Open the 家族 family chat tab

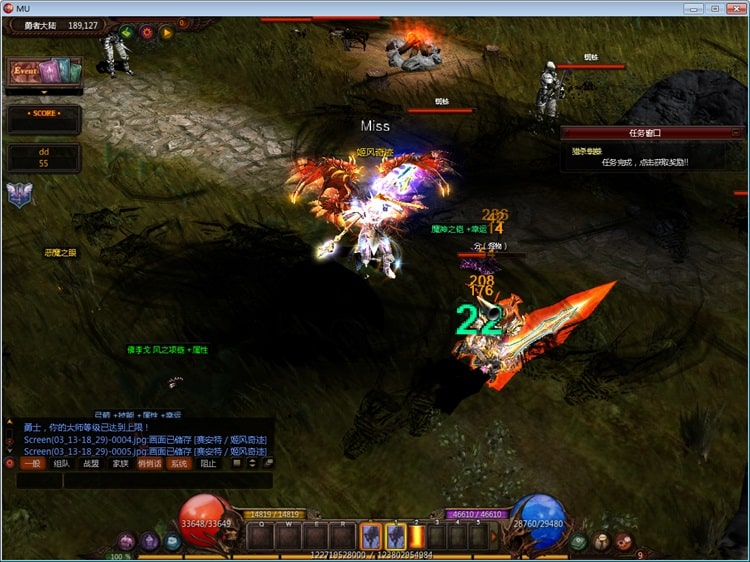[120, 464]
